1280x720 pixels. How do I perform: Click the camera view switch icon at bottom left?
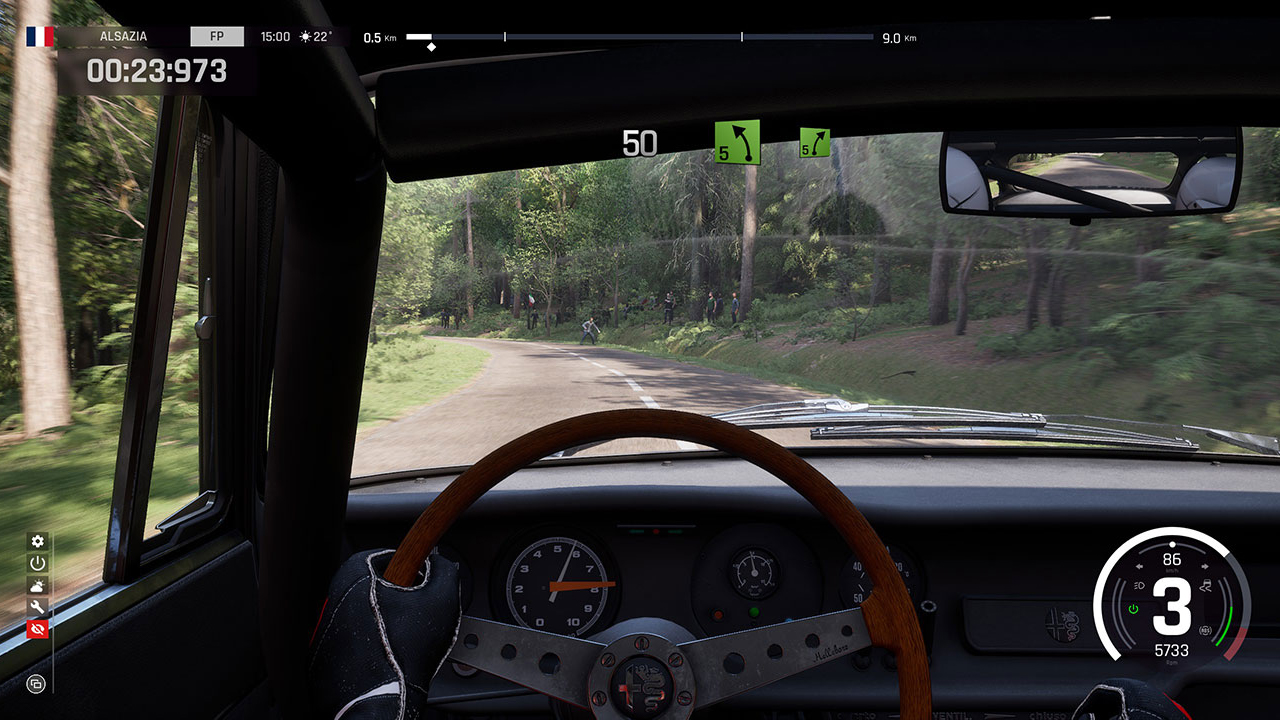37,685
